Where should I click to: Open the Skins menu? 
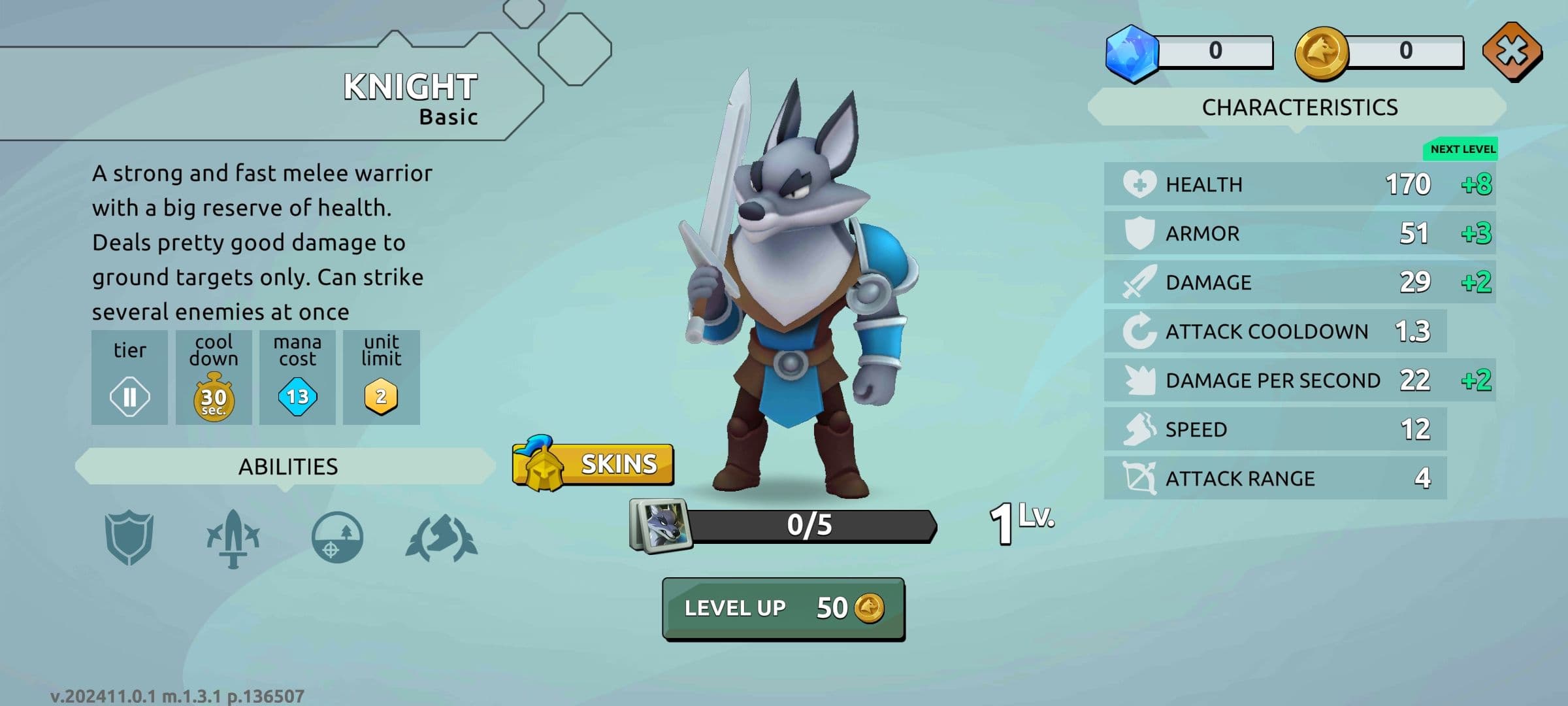(x=593, y=464)
